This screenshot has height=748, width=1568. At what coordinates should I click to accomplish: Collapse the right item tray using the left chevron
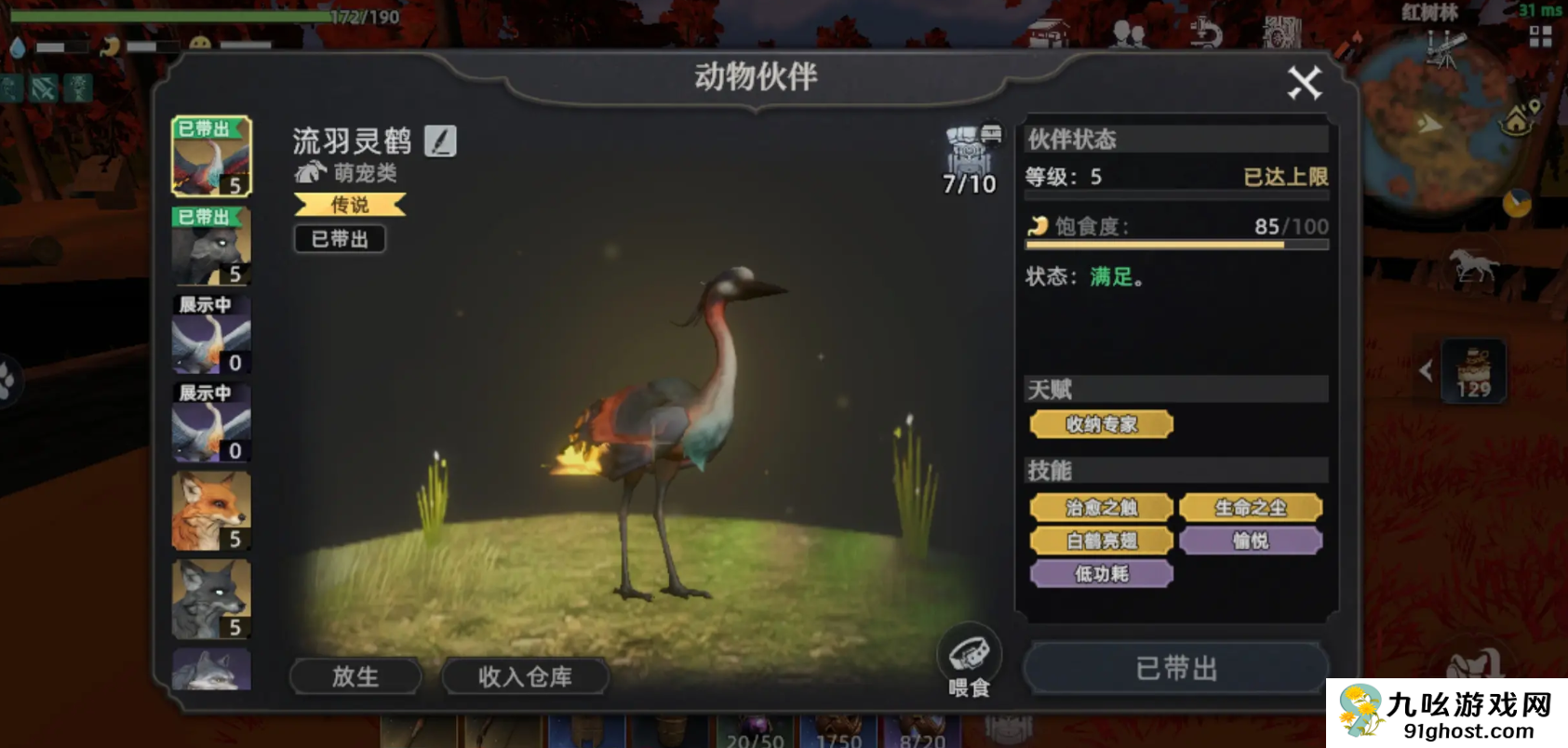(x=1427, y=370)
